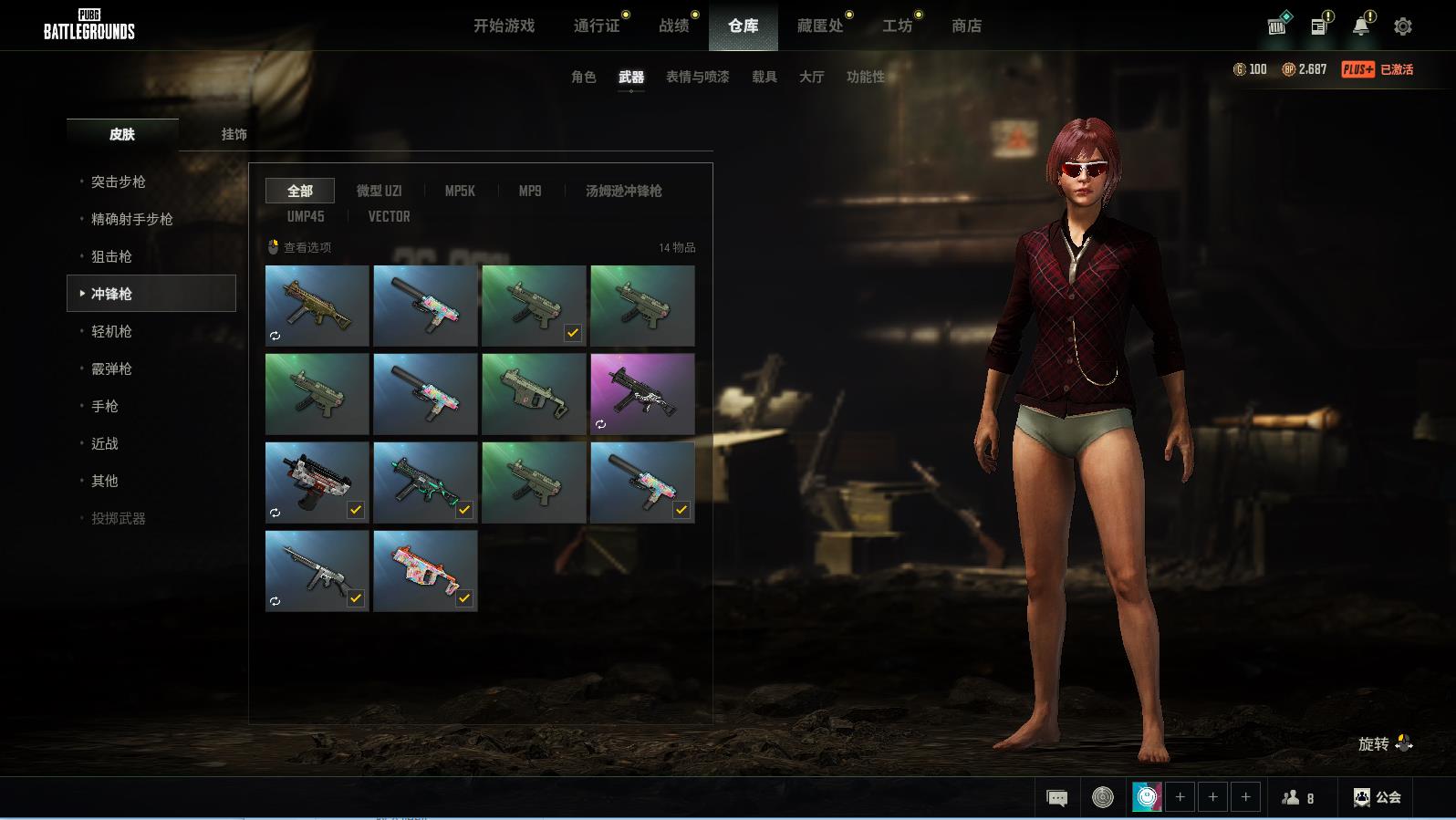Screen dimensions: 1456x820
Task: Switch to the 挂饰 charms tab
Action: tap(234, 134)
